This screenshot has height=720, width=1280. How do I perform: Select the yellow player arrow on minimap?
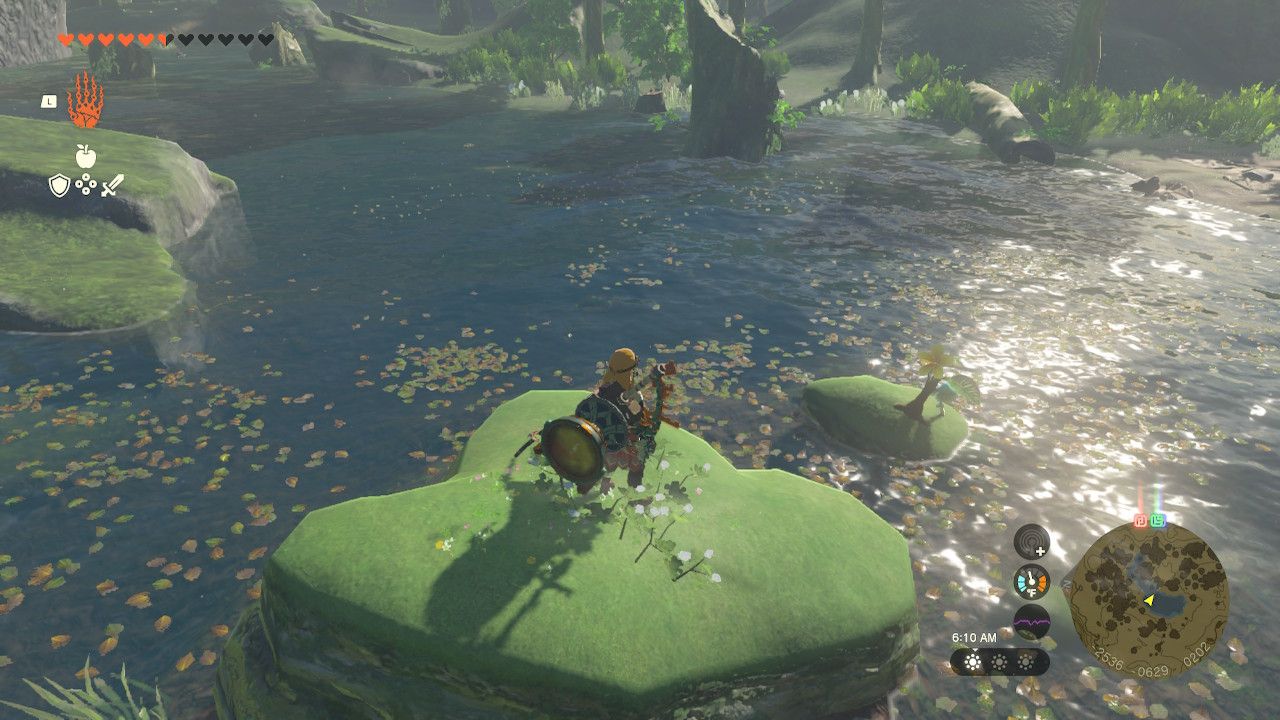1147,600
